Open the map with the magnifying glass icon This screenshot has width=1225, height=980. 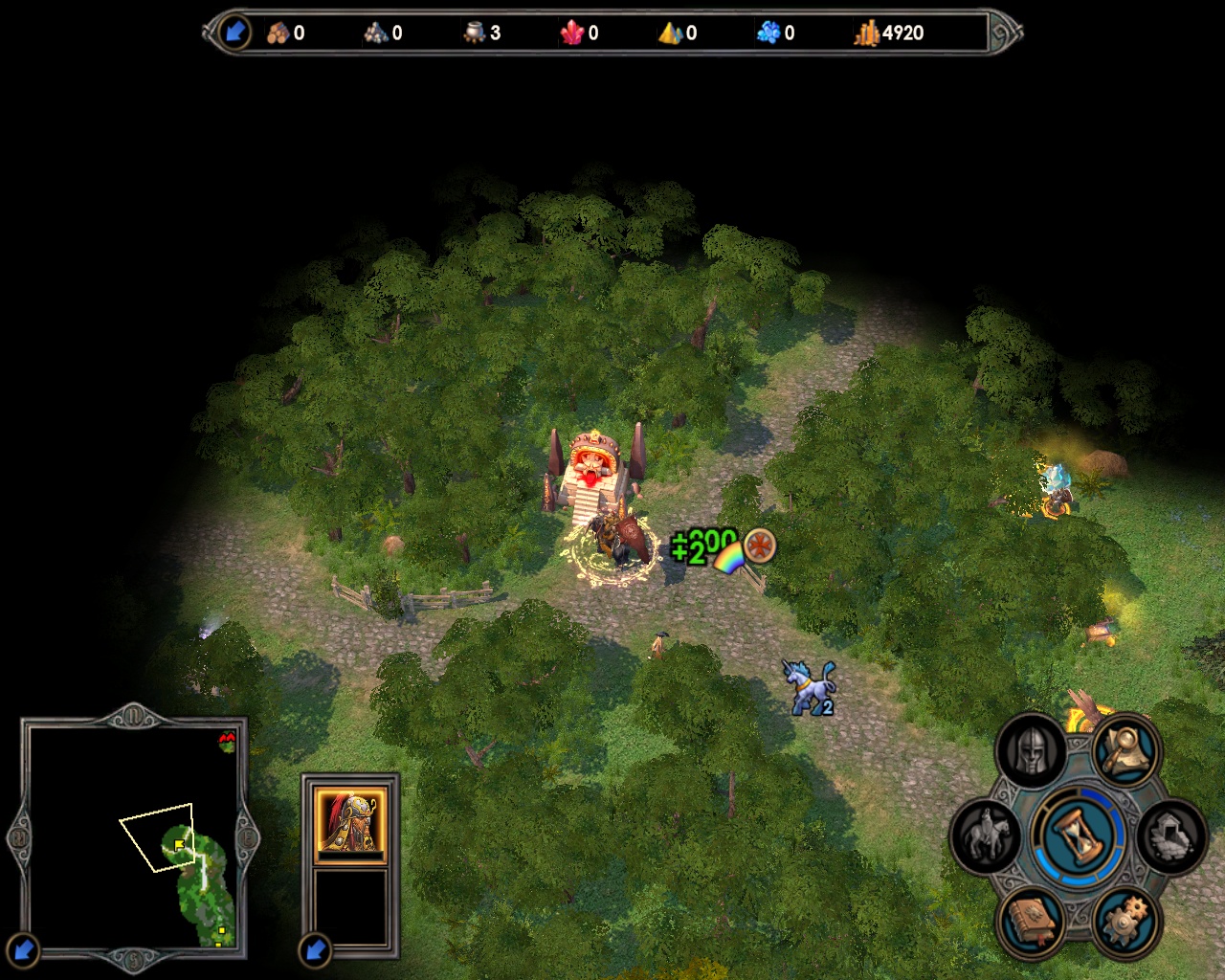click(1126, 750)
